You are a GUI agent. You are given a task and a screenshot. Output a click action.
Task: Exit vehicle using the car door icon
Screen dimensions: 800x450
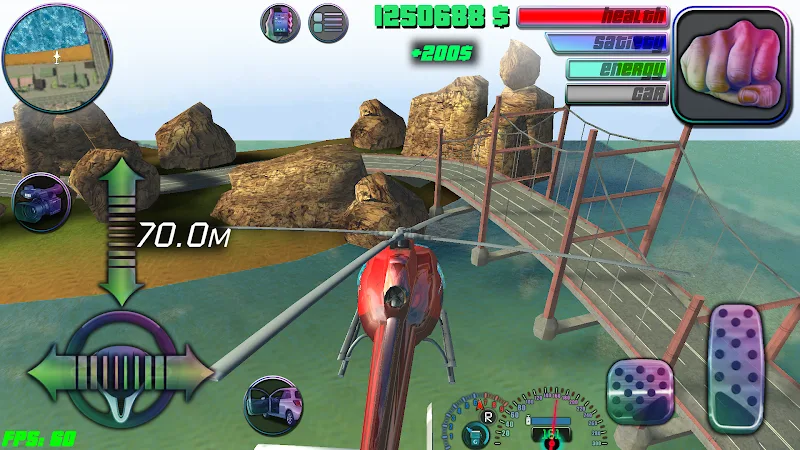274,405
